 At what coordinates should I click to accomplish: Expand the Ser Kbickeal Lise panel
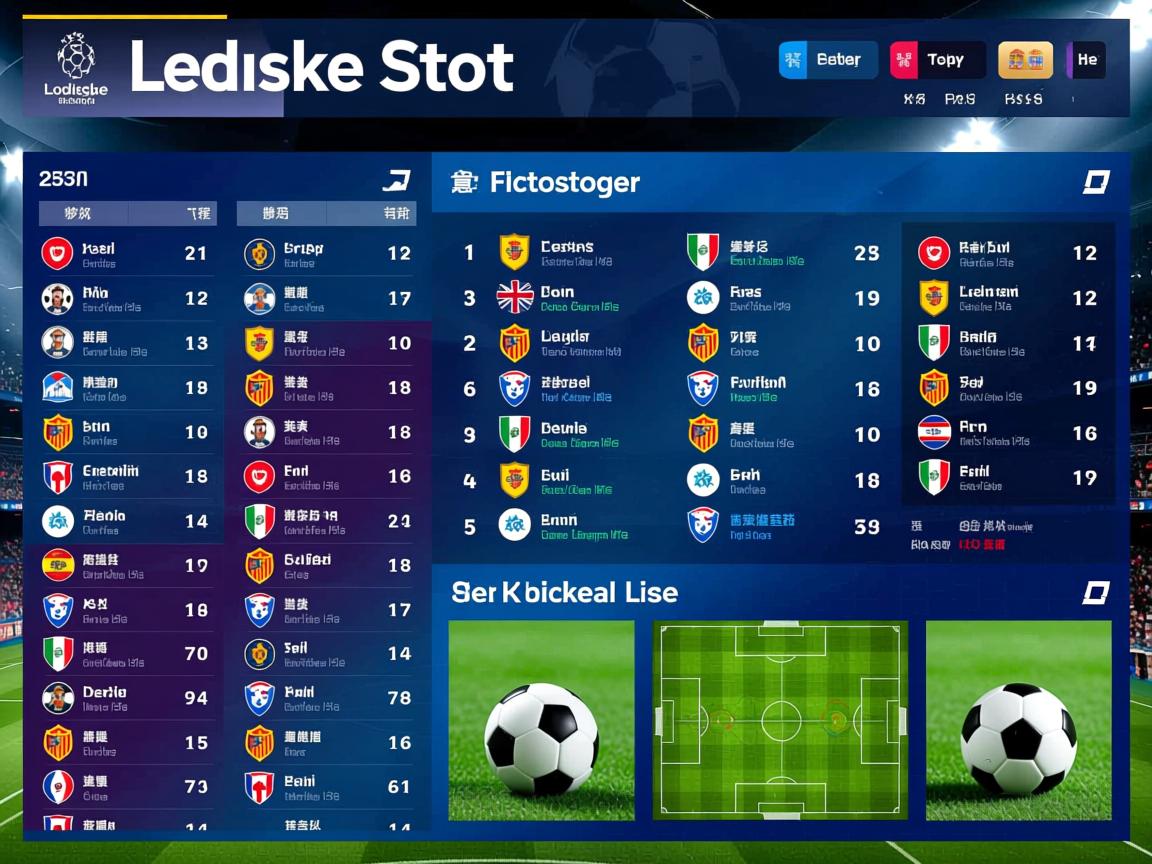point(1096,593)
